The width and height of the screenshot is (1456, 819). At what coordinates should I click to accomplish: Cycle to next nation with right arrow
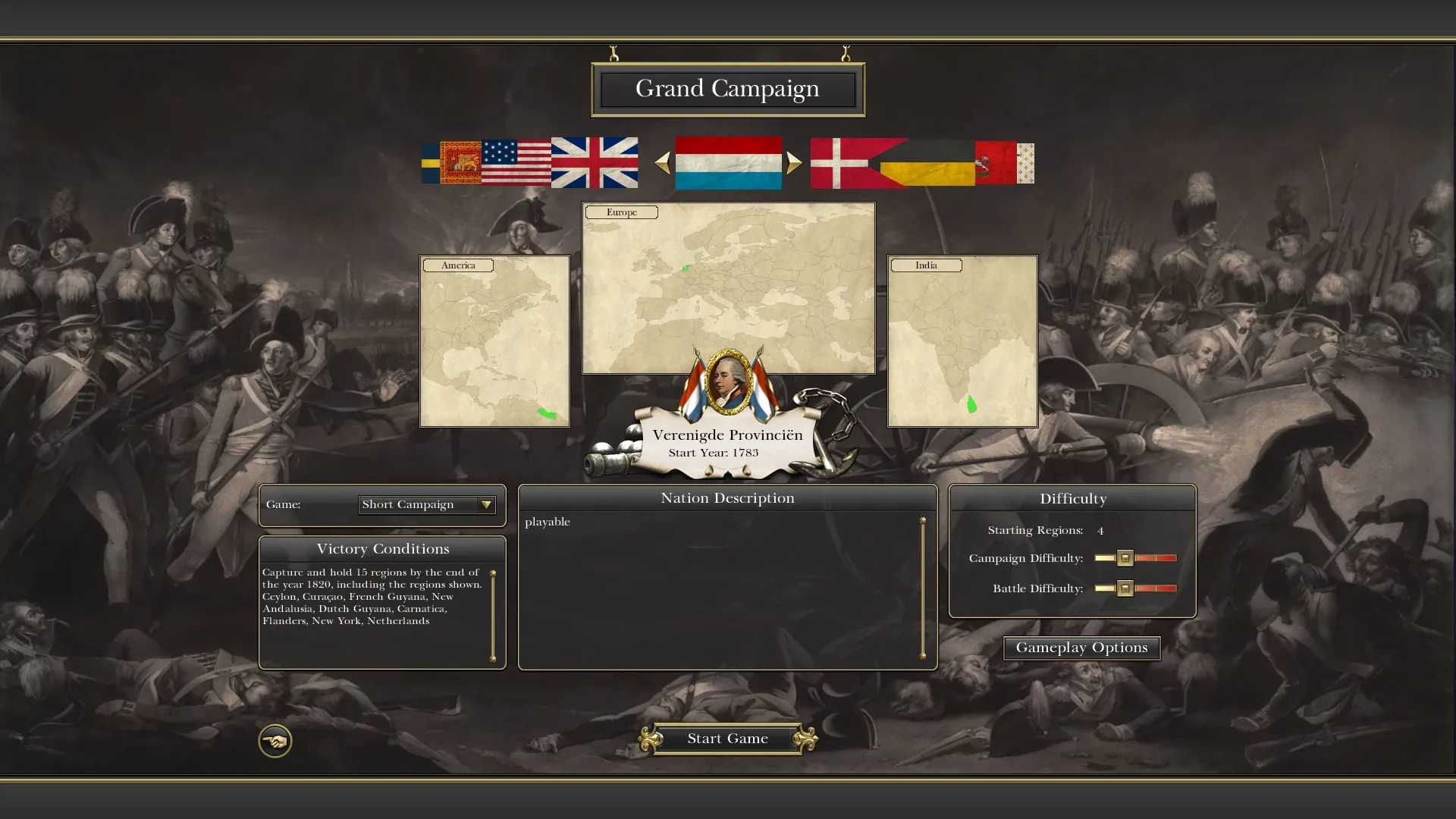[x=793, y=163]
